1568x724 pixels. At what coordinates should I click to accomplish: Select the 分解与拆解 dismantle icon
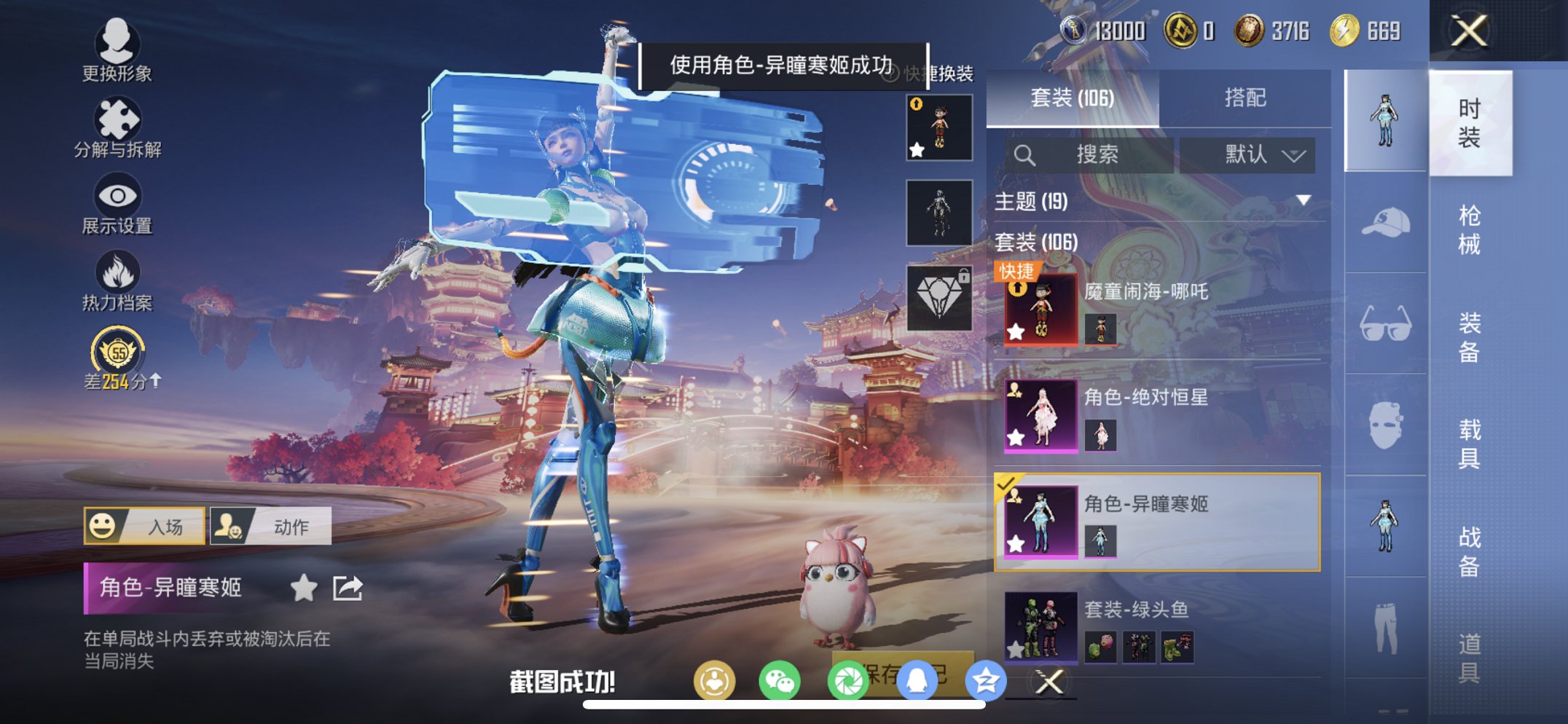coord(119,119)
